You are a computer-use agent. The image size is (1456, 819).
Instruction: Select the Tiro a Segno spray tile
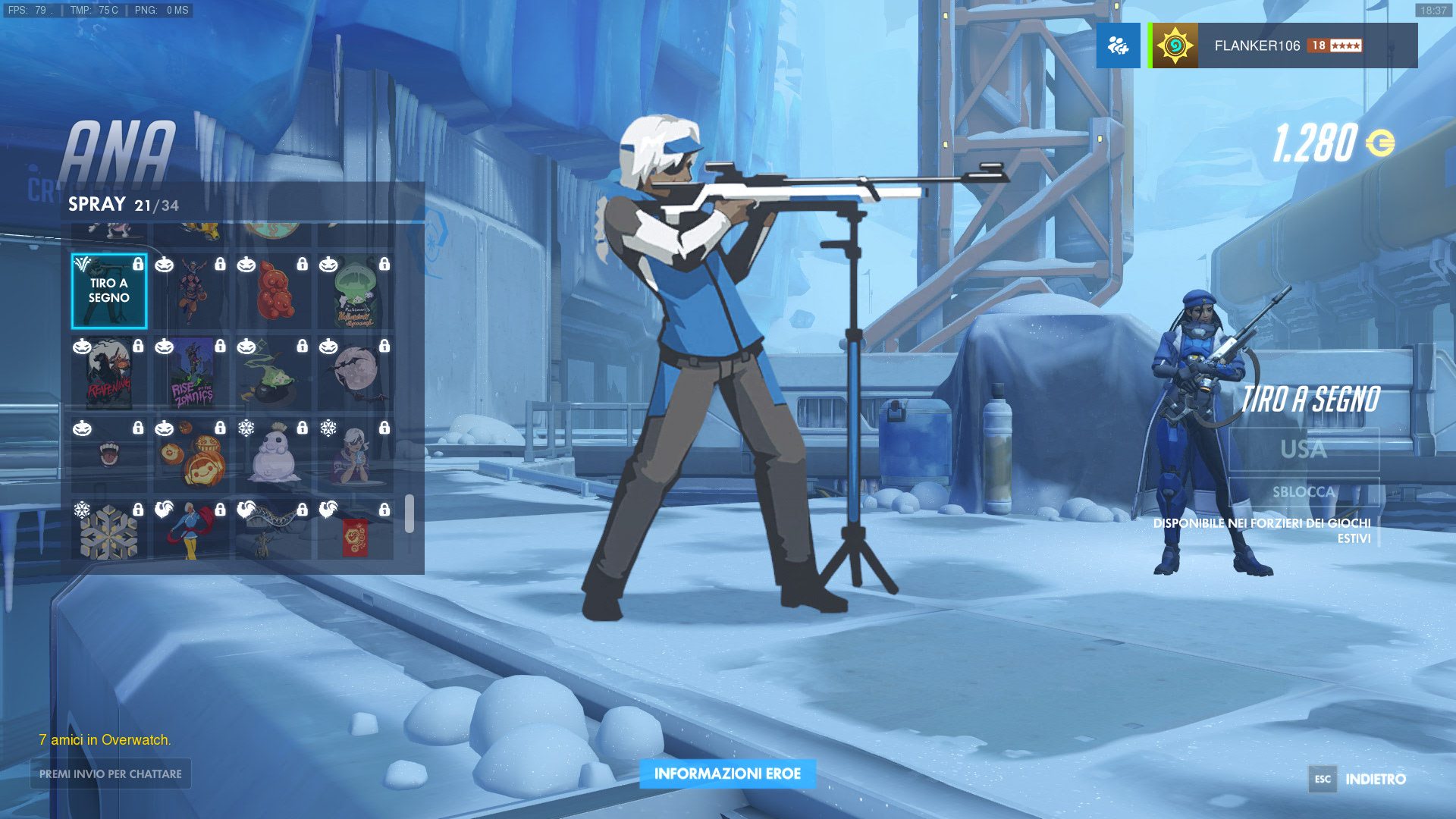[109, 291]
